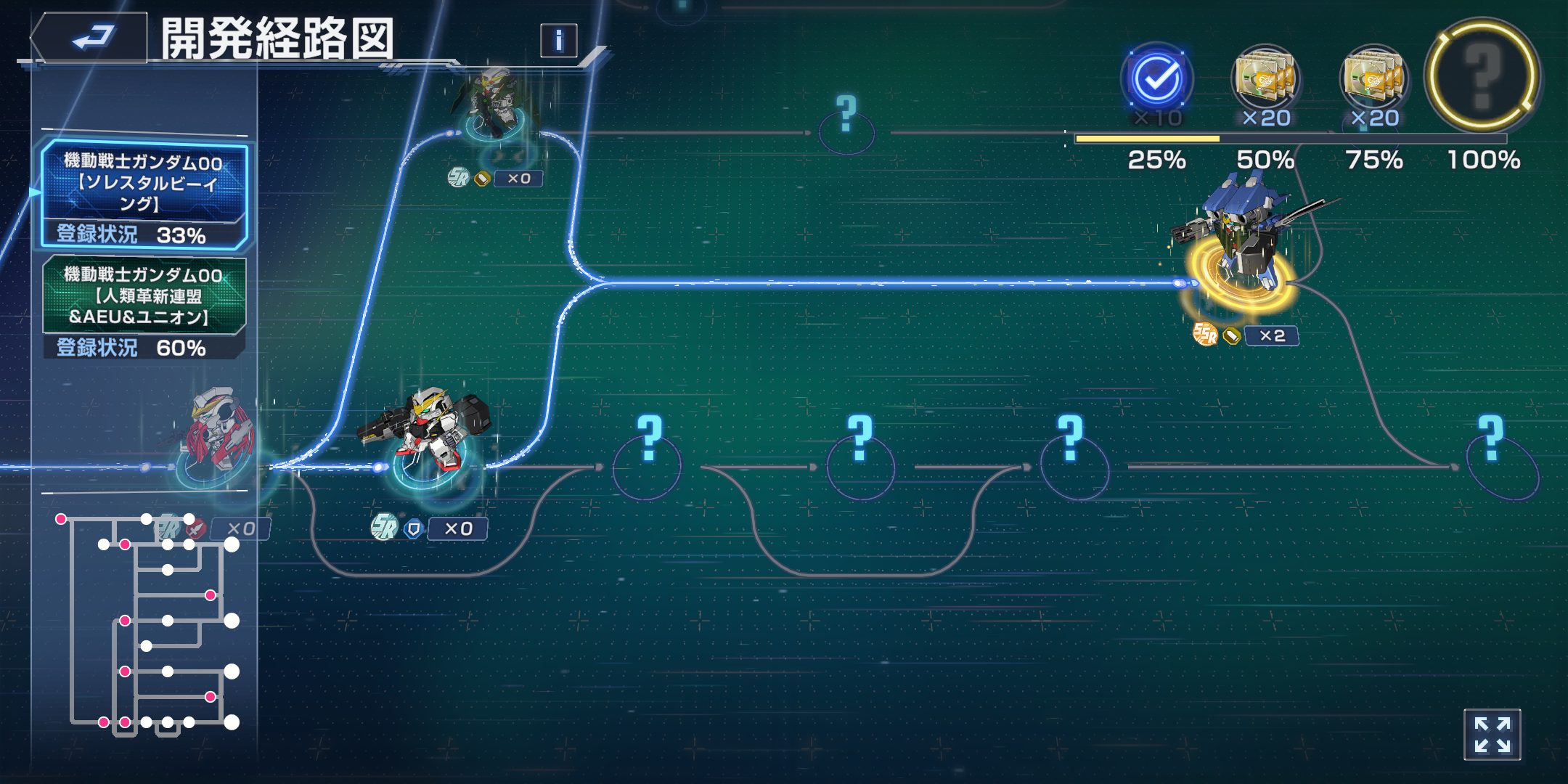Screen dimensions: 1568x784
Task: Switch to the 人類革新連盟&AEU&ユニオン tab
Action: tap(144, 308)
